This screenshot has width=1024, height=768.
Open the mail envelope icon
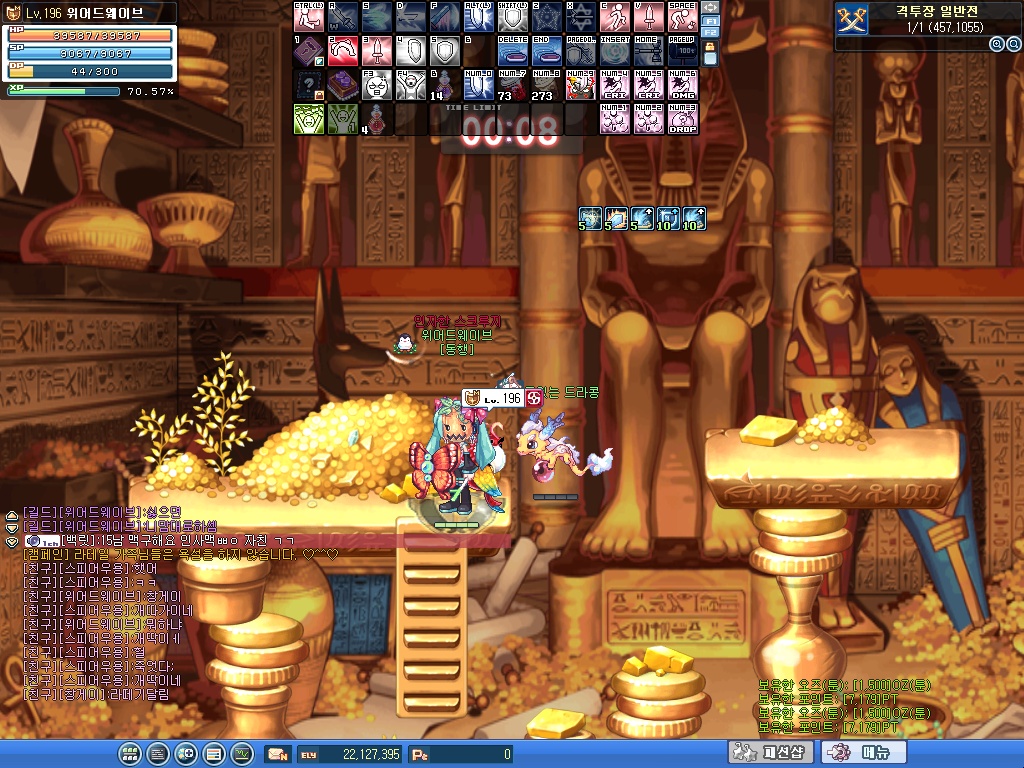(277, 754)
